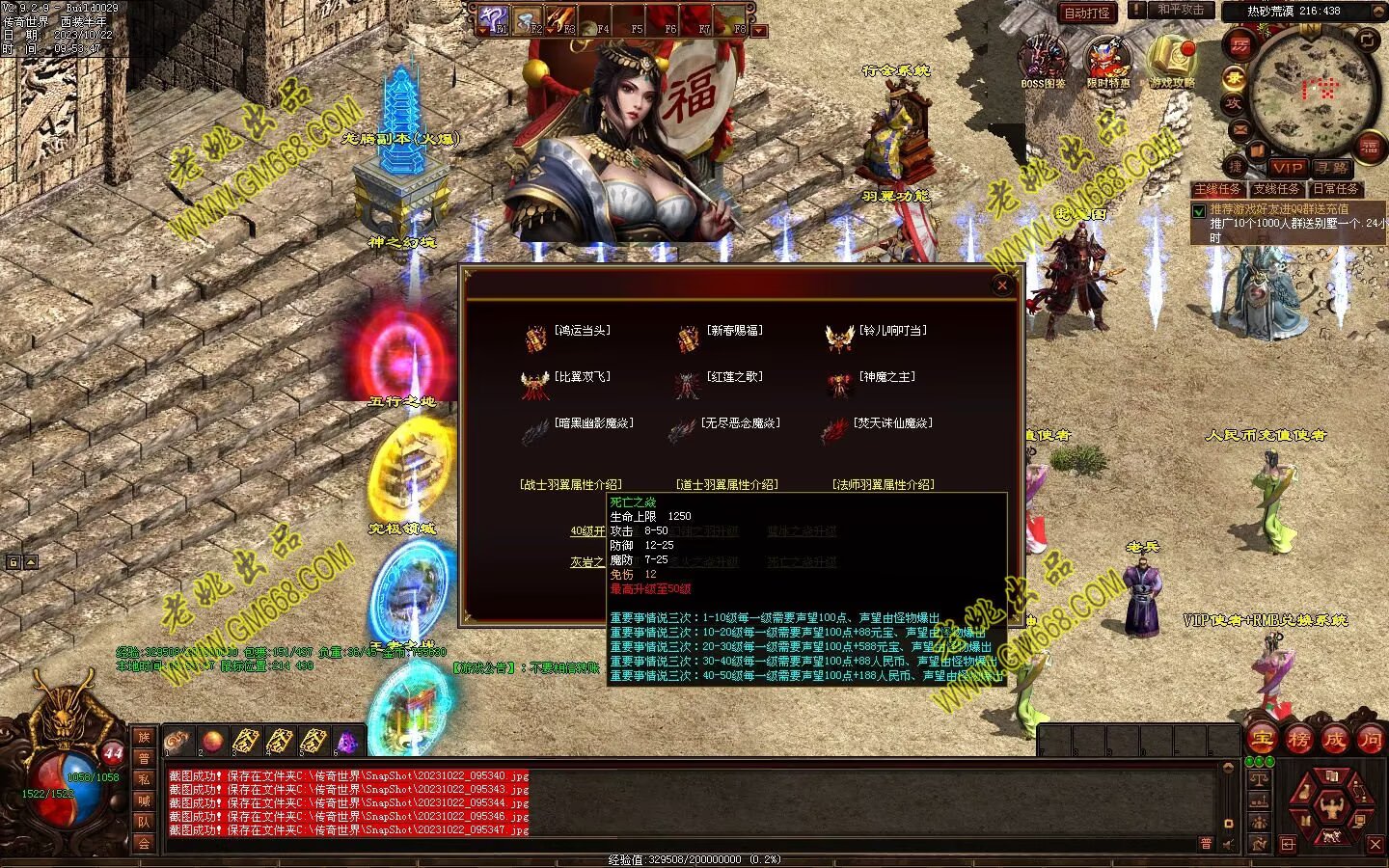Toggle 自动打怪 auto-fight button

point(1087,13)
